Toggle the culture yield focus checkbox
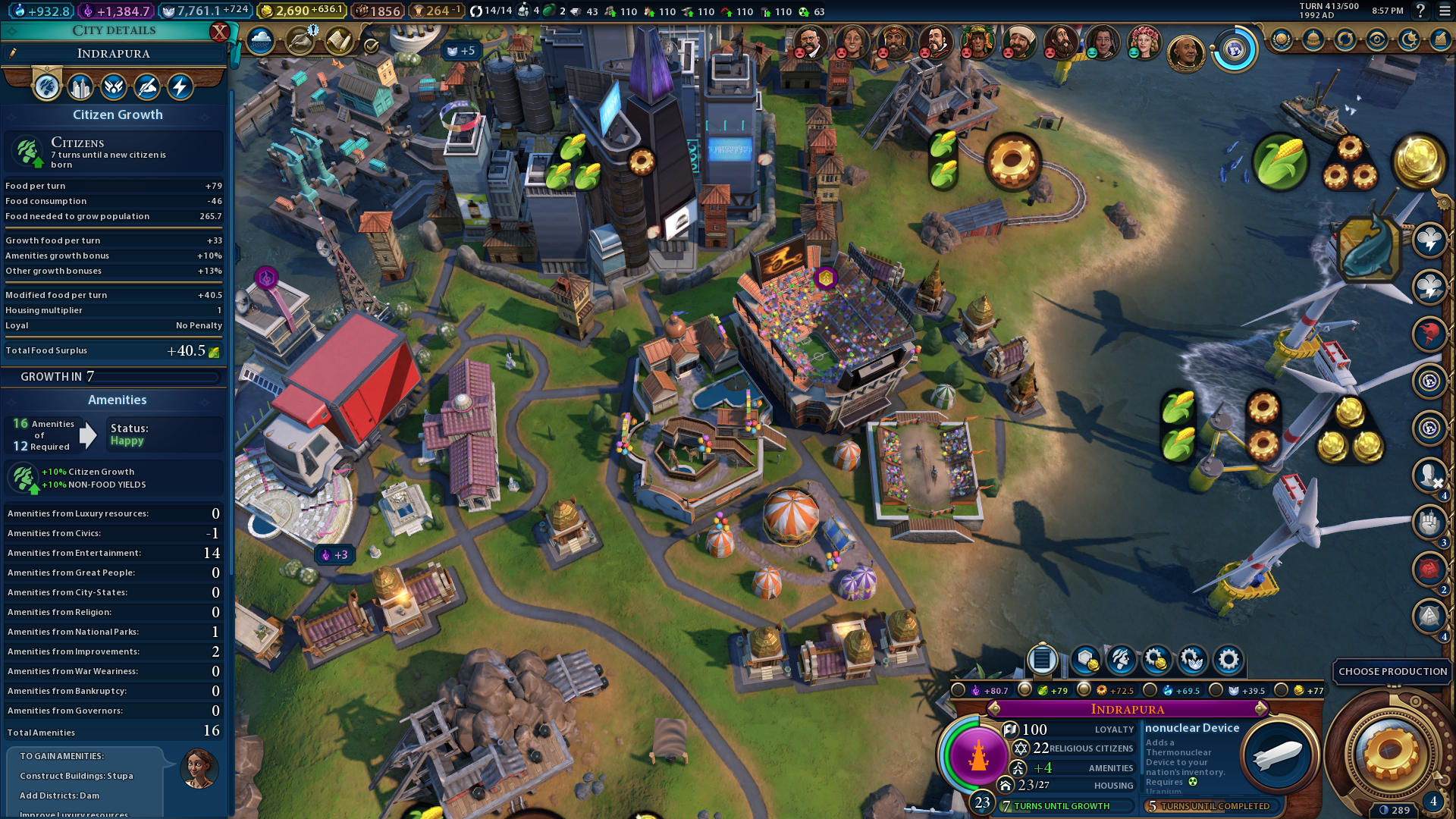1456x819 pixels. 959,690
